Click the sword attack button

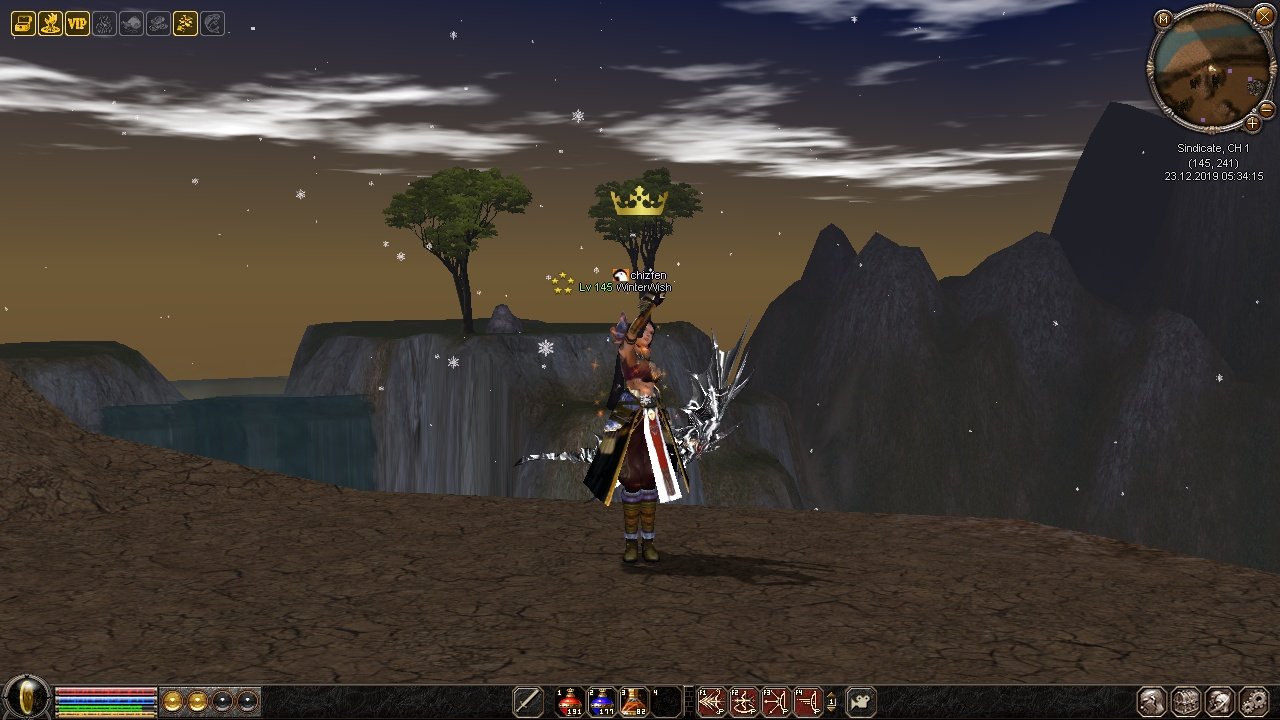(528, 702)
